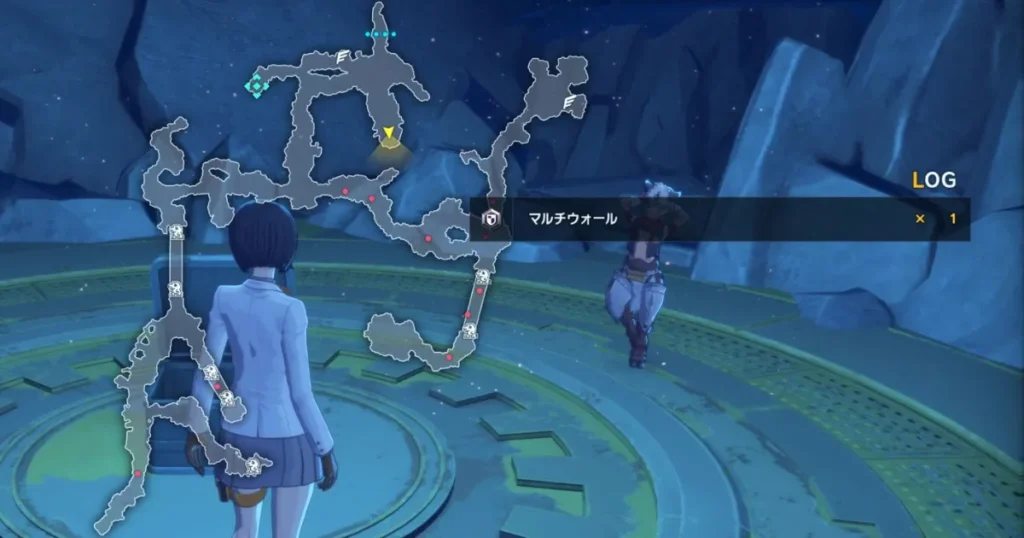Image resolution: width=1024 pixels, height=538 pixels.
Task: Open the LOG panel header
Action: tap(934, 181)
